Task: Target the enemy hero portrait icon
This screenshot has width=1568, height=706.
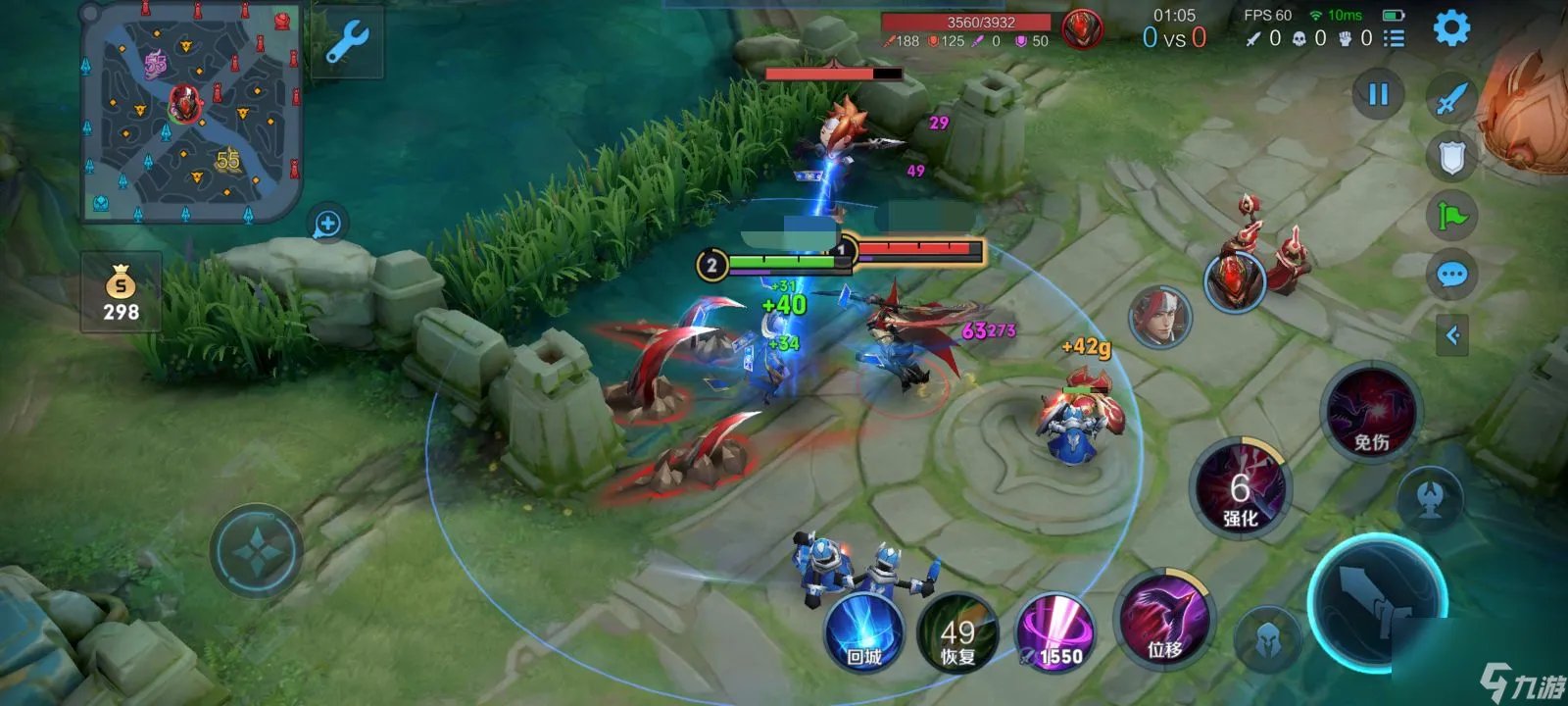Action: pyautogui.click(x=1160, y=318)
